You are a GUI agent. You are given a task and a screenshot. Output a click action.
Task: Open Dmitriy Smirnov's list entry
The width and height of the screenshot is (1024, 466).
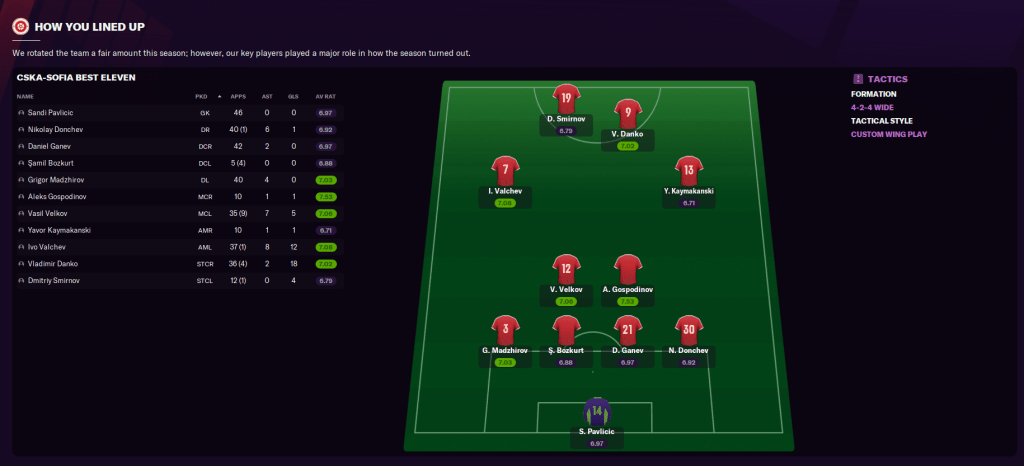pyautogui.click(x=53, y=281)
